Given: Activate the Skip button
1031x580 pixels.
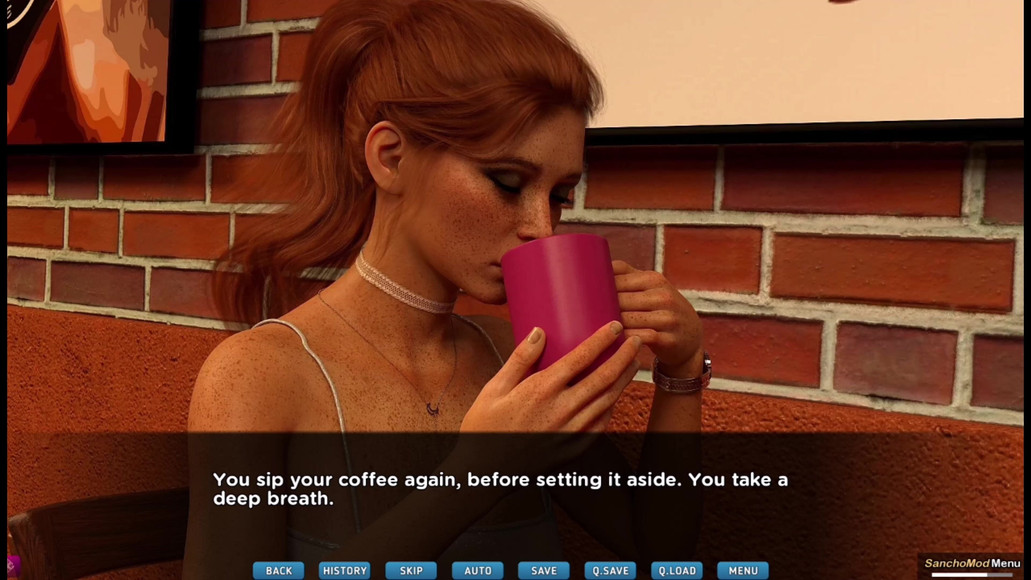Looking at the screenshot, I should [411, 570].
